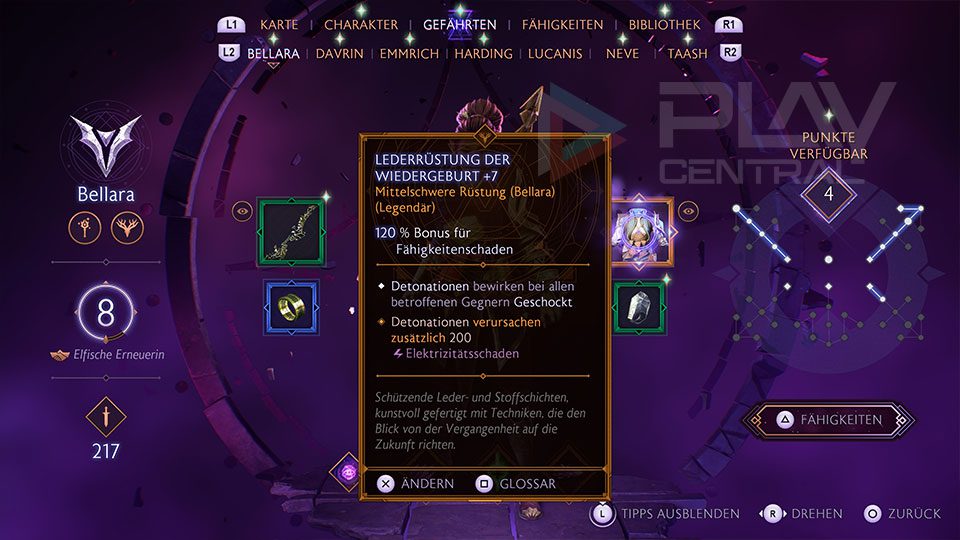Select the Gefährten tab
The width and height of the screenshot is (960, 540).
(x=460, y=25)
